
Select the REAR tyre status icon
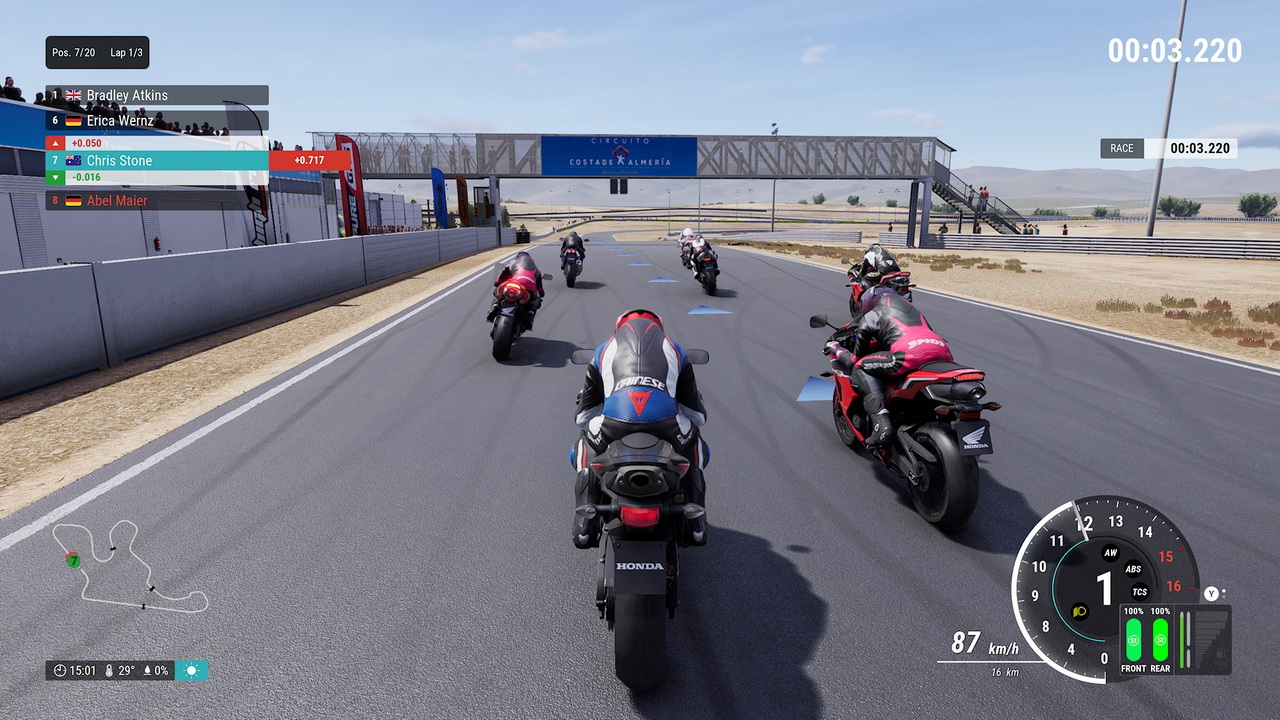[1160, 639]
